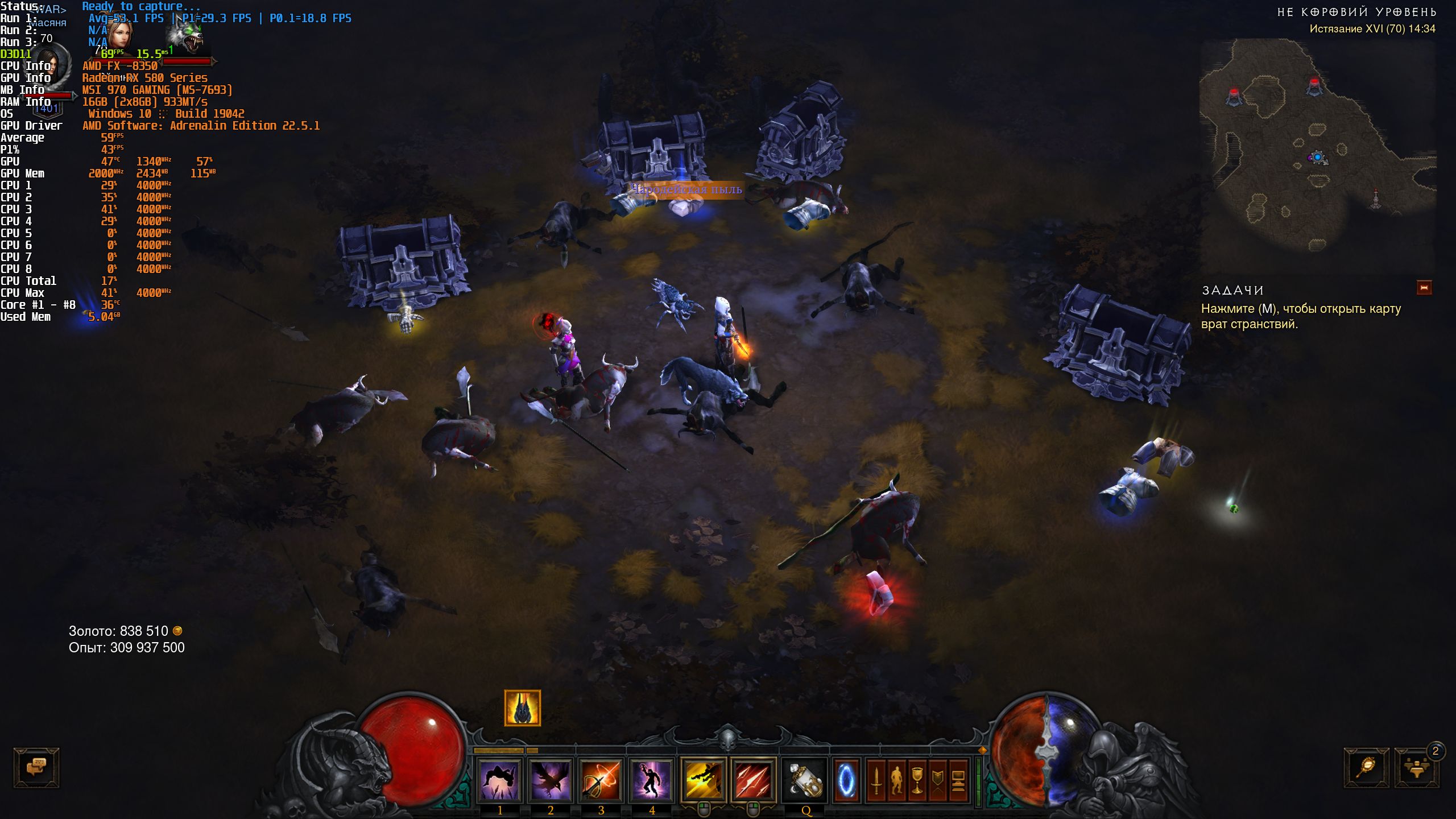
Task: Select the yellow left-mouse attack skill
Action: (x=703, y=781)
